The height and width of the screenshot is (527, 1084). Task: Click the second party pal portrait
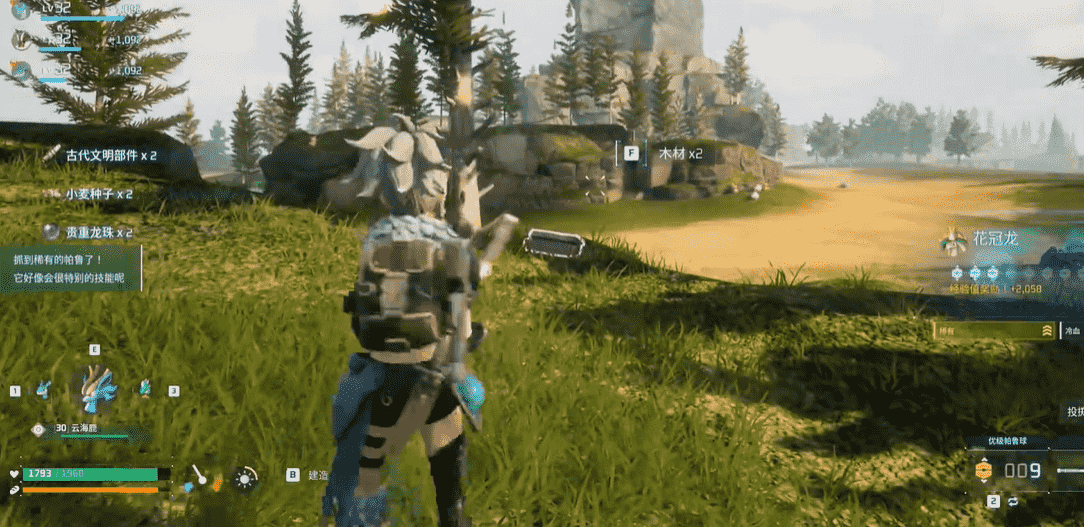point(21,39)
